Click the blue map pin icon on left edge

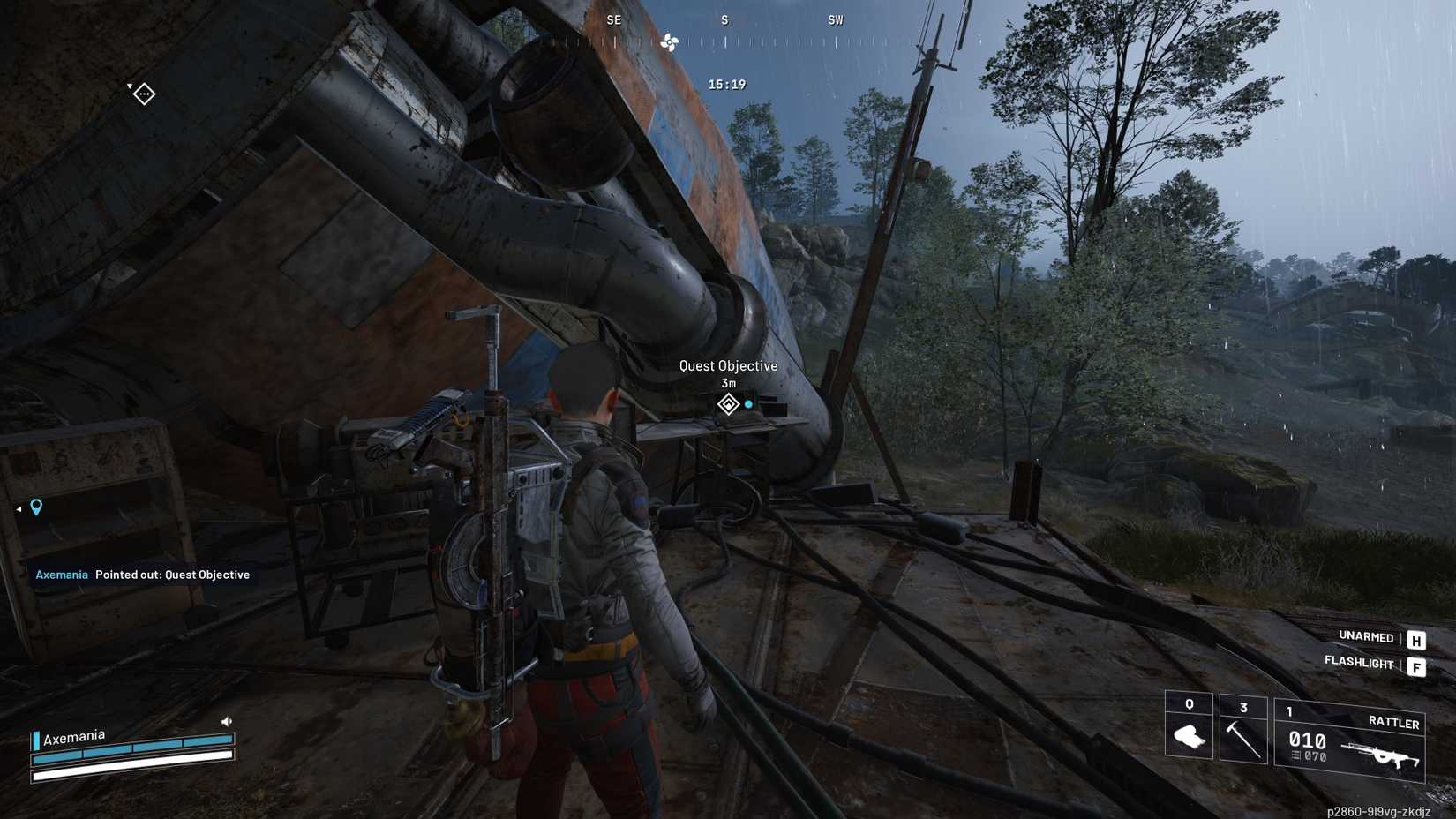[35, 507]
